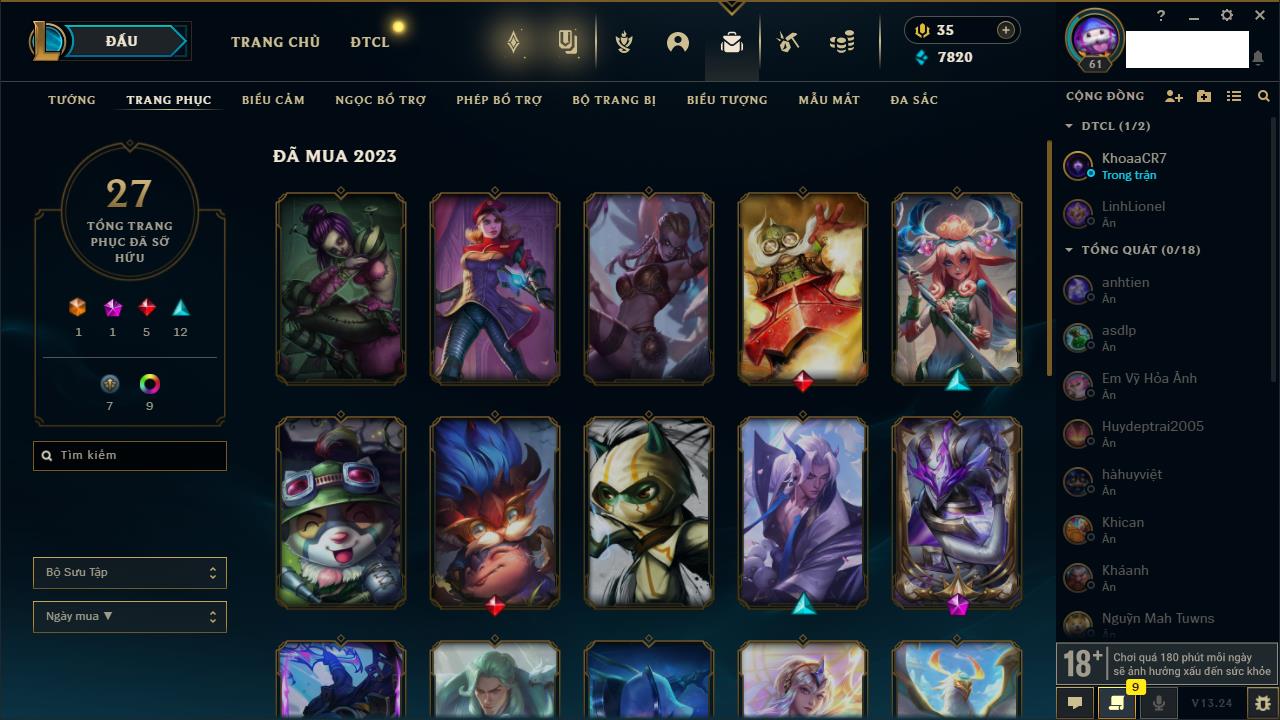This screenshot has width=1280, height=720.
Task: Open the client settings gear icon
Action: point(1227,16)
